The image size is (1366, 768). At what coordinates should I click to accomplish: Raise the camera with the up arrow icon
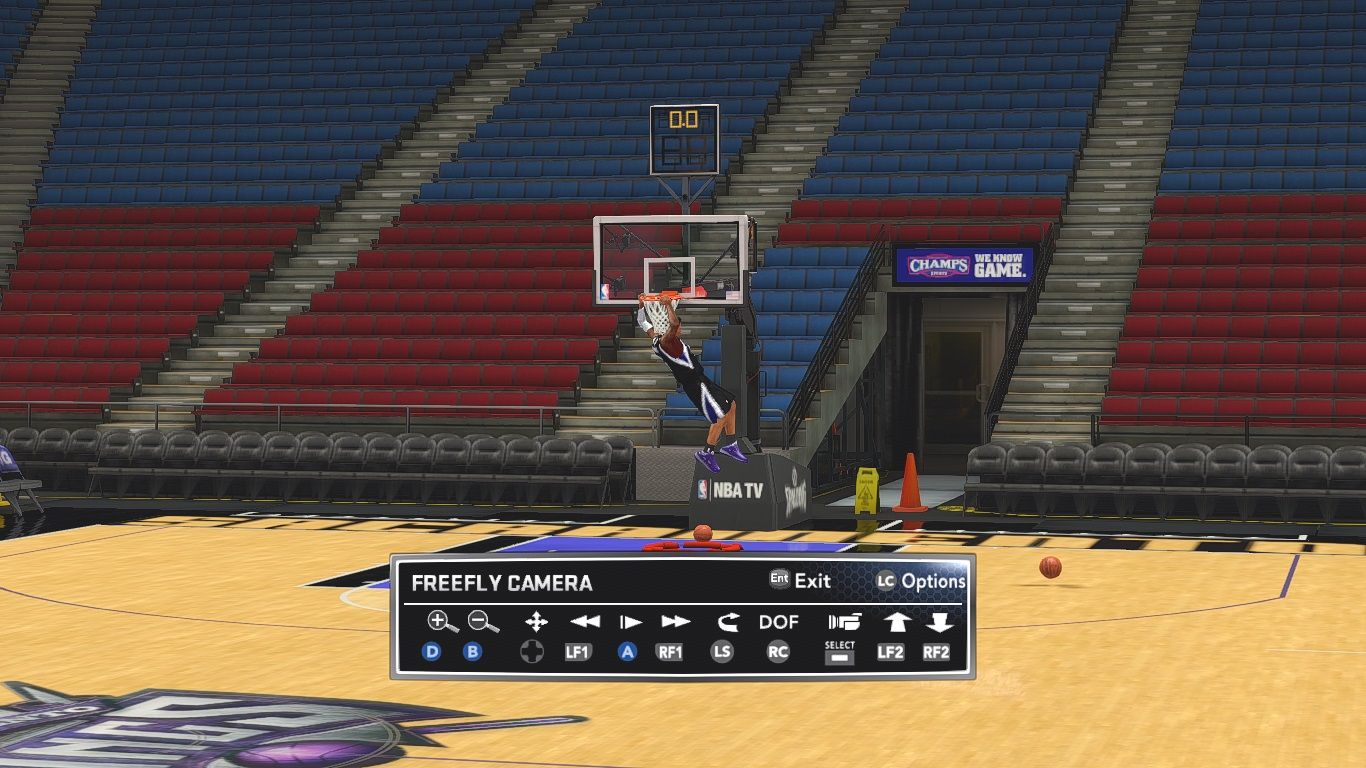point(895,622)
